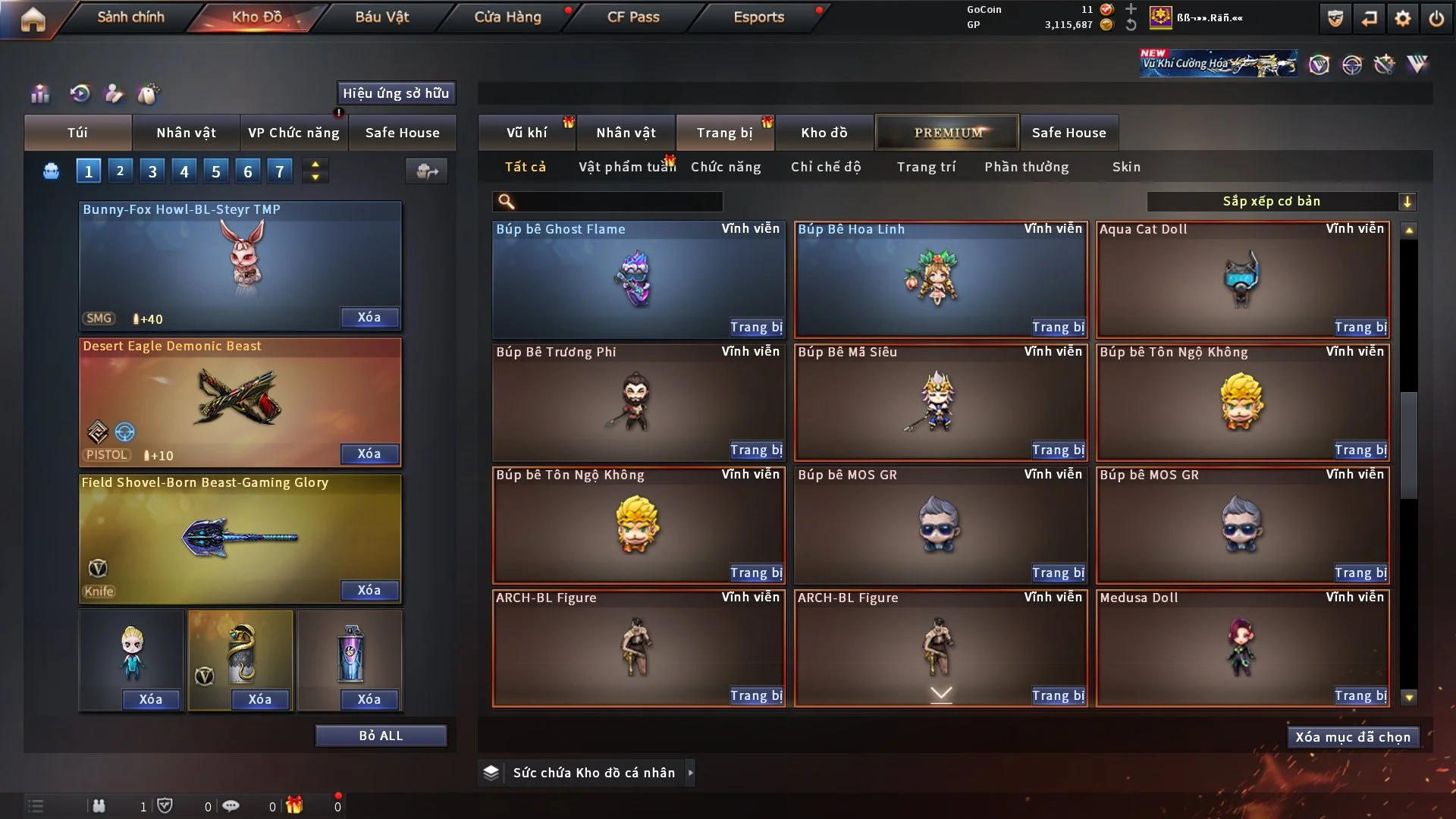Equip the Medusa Doll
The image size is (1456, 819).
1360,696
